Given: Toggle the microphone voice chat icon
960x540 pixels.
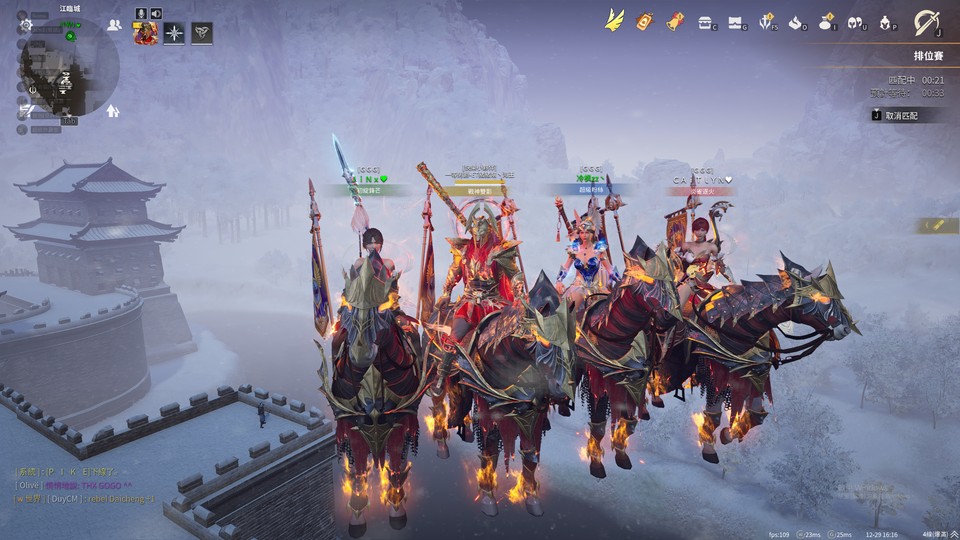Looking at the screenshot, I should click(x=142, y=14).
